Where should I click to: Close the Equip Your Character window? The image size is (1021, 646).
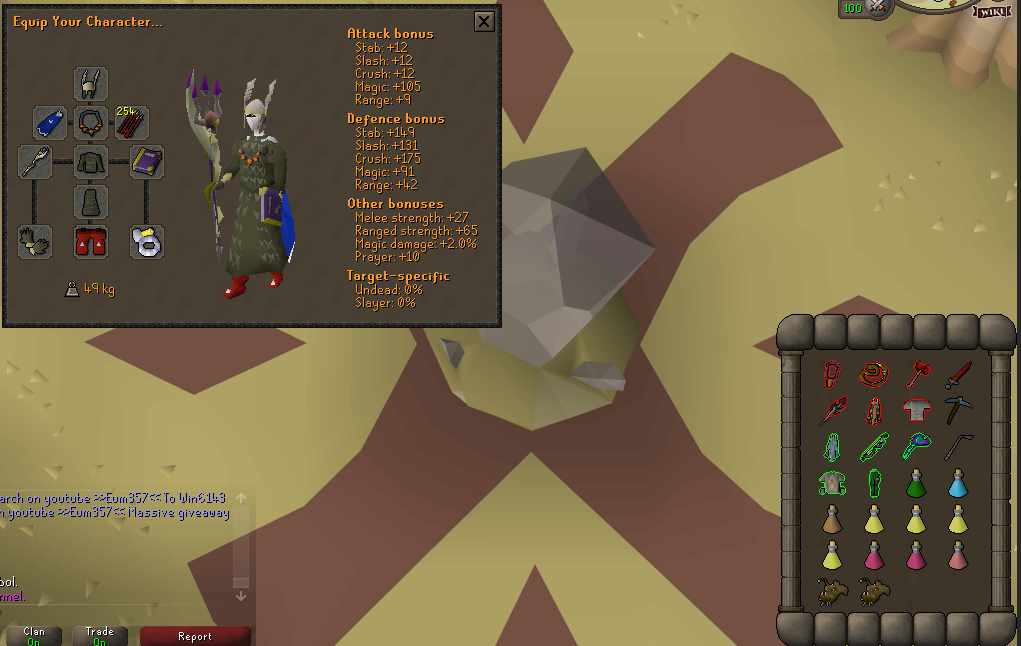tap(484, 21)
